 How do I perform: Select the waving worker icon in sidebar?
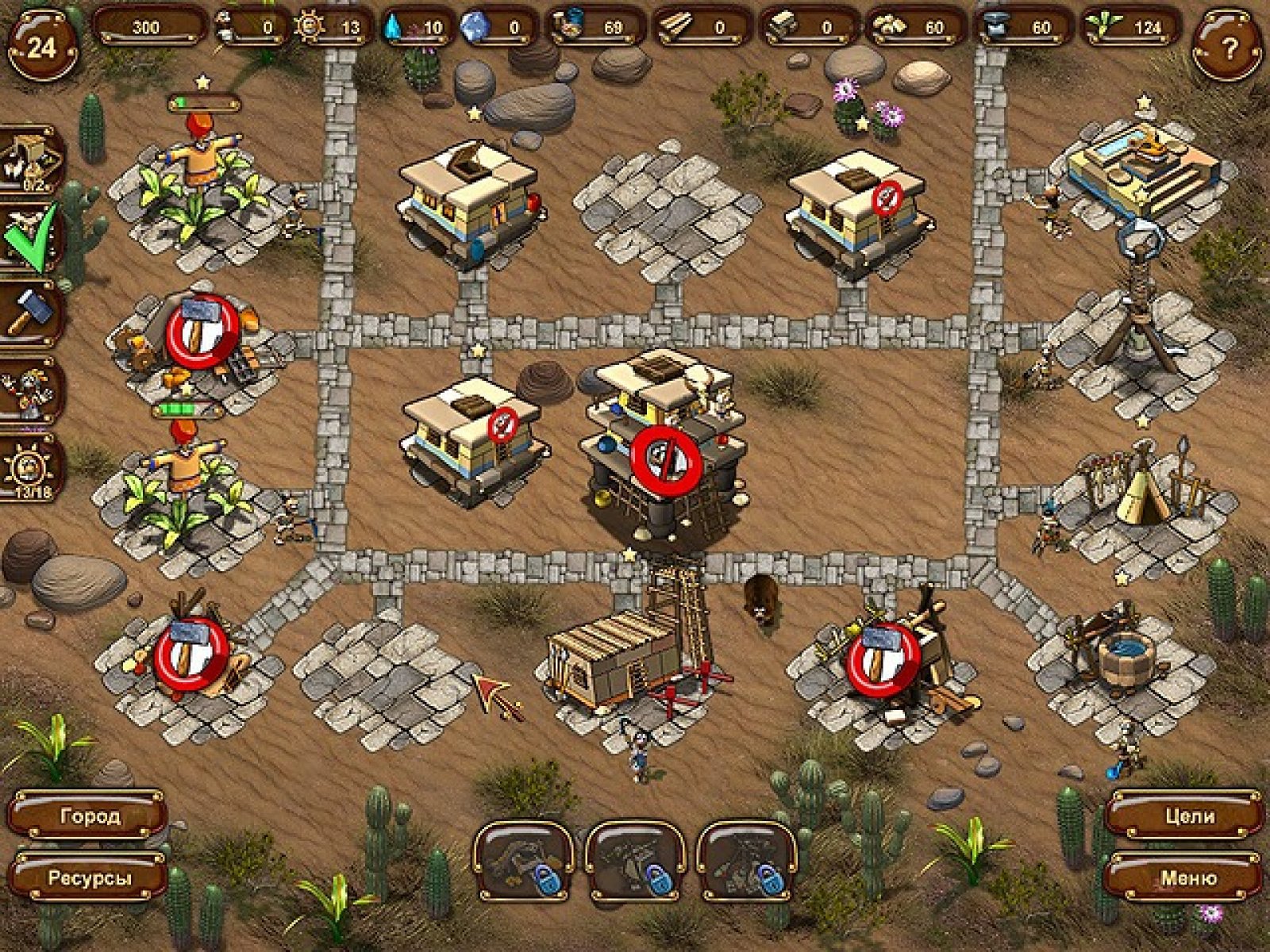point(30,390)
